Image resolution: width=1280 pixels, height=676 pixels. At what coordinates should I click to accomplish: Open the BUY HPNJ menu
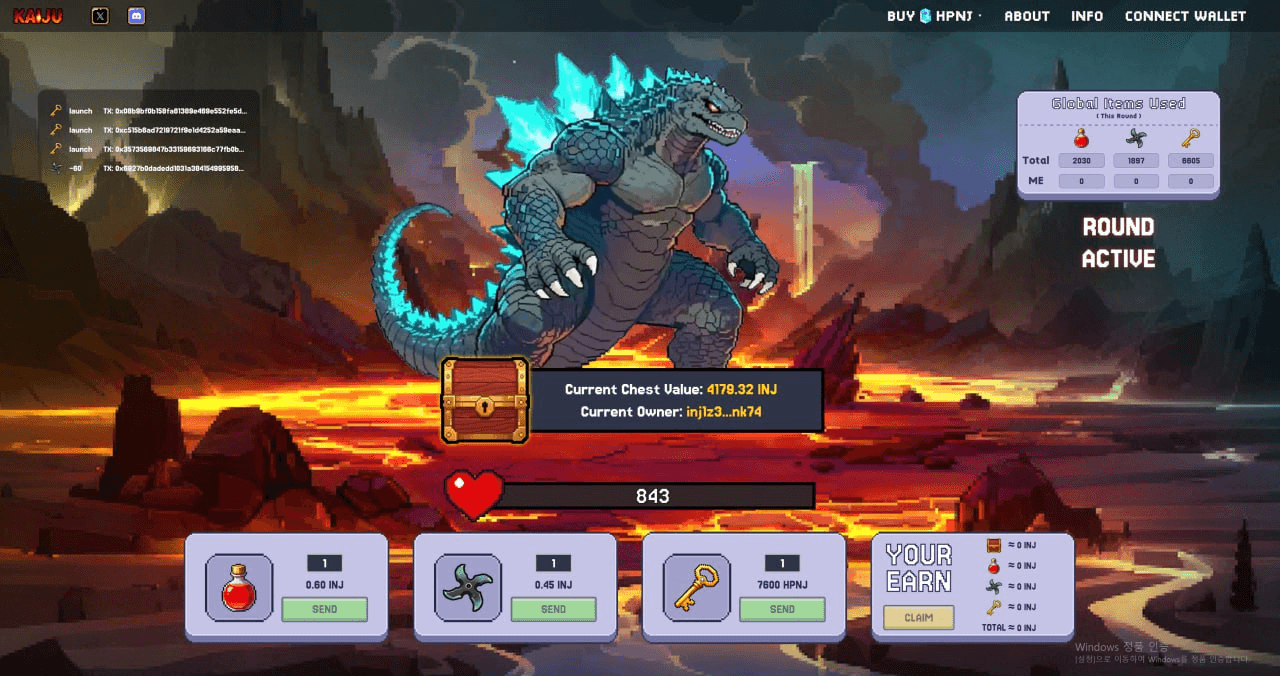point(933,16)
